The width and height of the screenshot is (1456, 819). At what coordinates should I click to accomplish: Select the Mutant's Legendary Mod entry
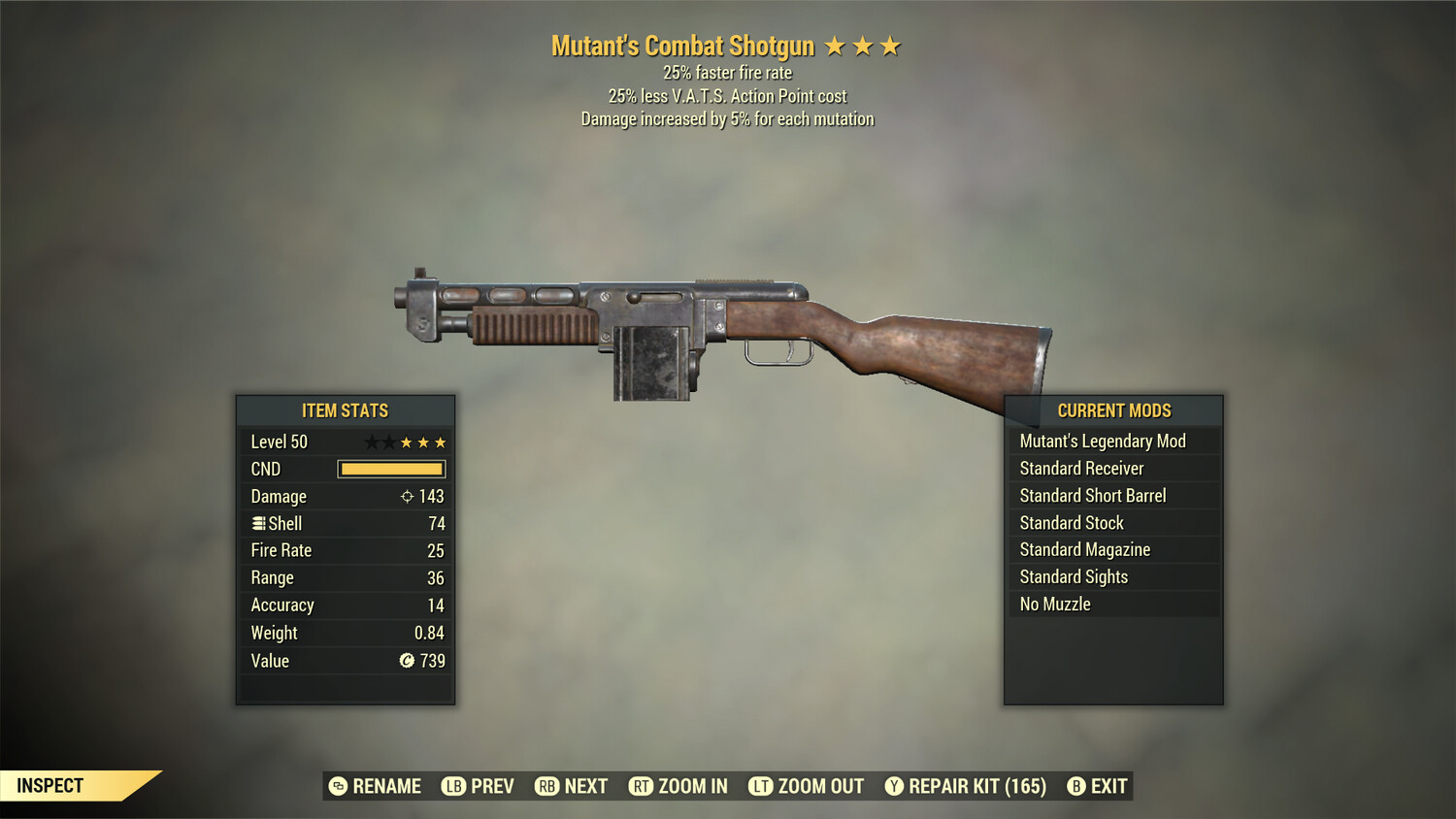click(1102, 441)
